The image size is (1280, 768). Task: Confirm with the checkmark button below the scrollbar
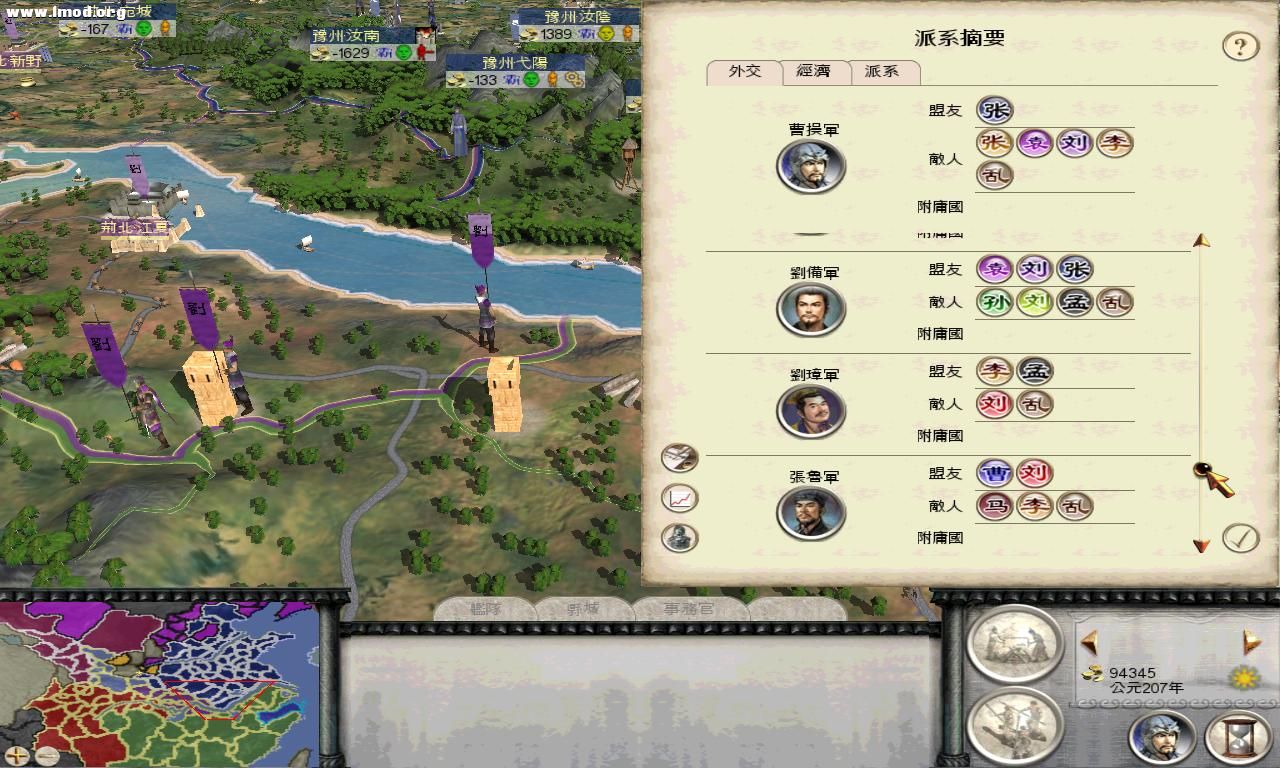tap(1242, 537)
